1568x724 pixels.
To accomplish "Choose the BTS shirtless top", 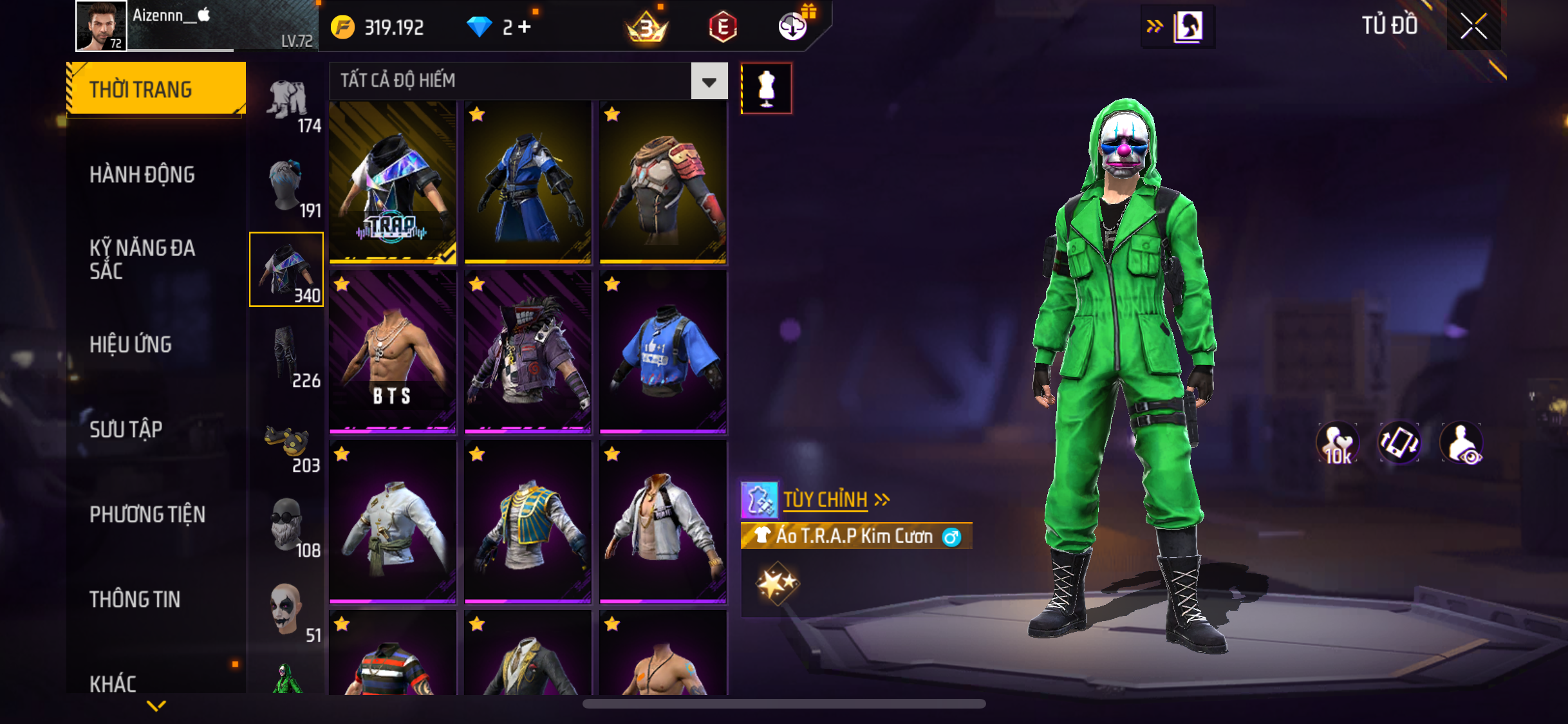I will tap(393, 351).
